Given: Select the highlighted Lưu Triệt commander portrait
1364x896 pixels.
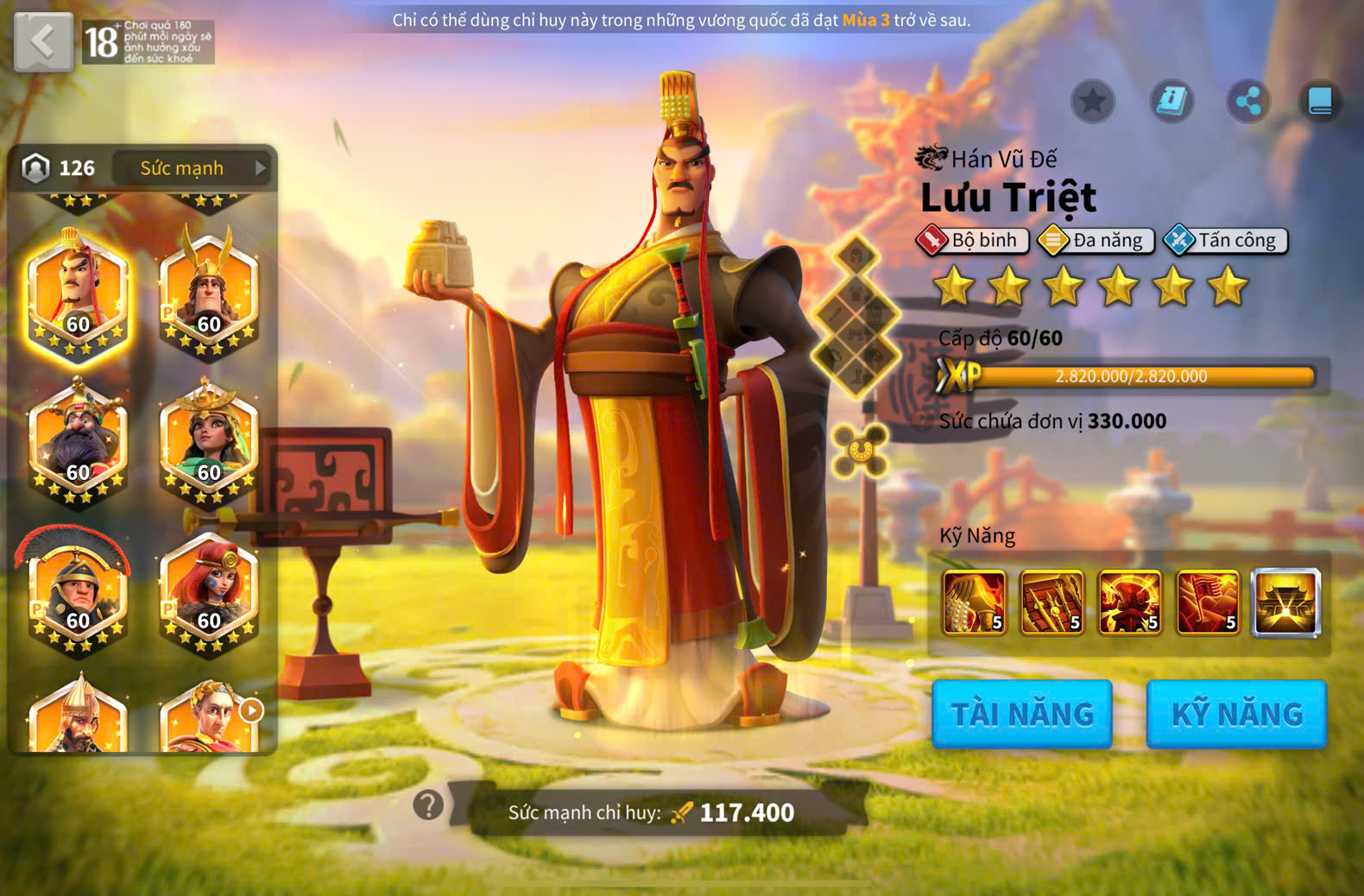Looking at the screenshot, I should coord(78,295).
